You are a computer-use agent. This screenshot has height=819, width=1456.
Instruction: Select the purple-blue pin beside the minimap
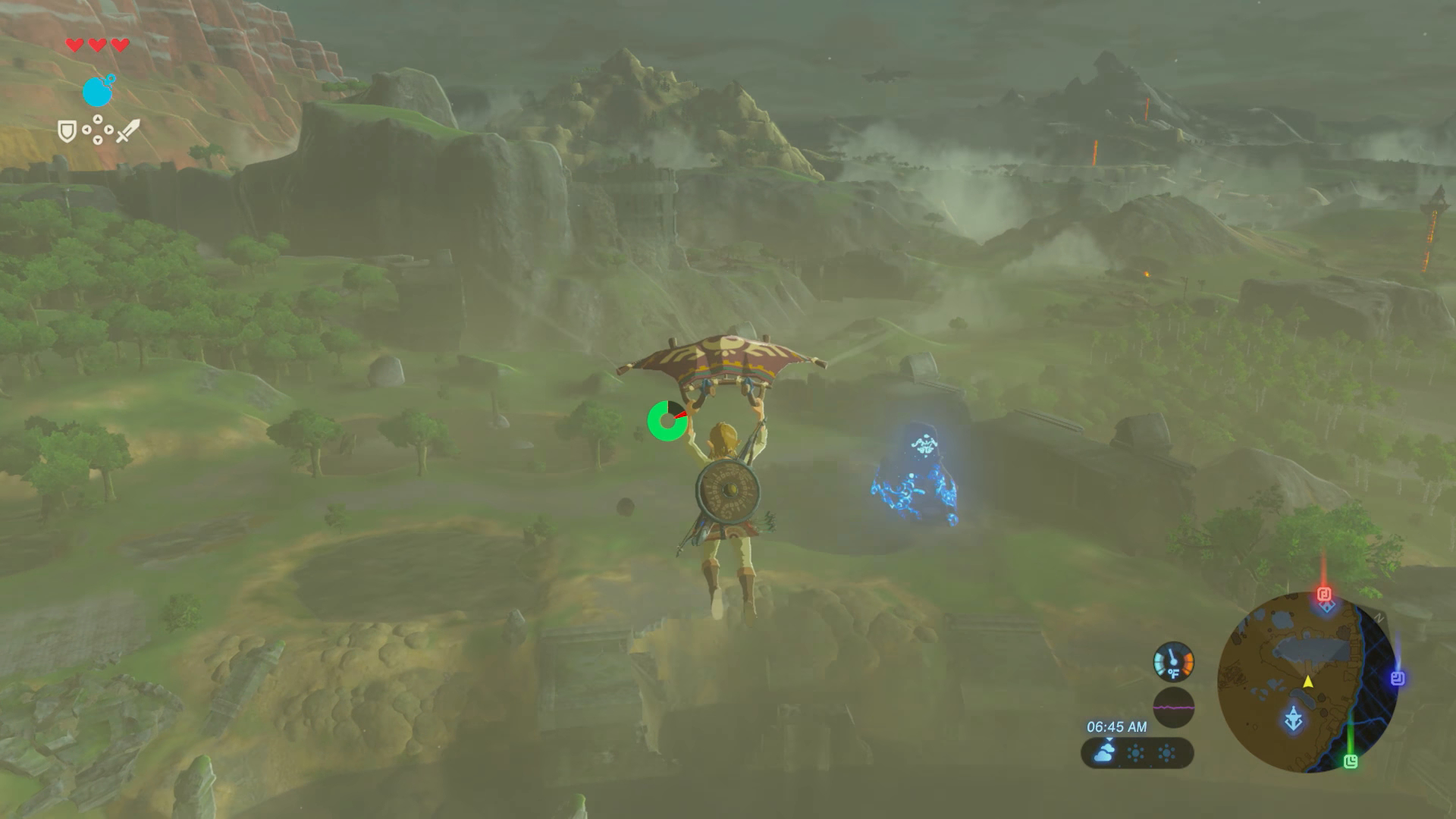coord(1398,678)
